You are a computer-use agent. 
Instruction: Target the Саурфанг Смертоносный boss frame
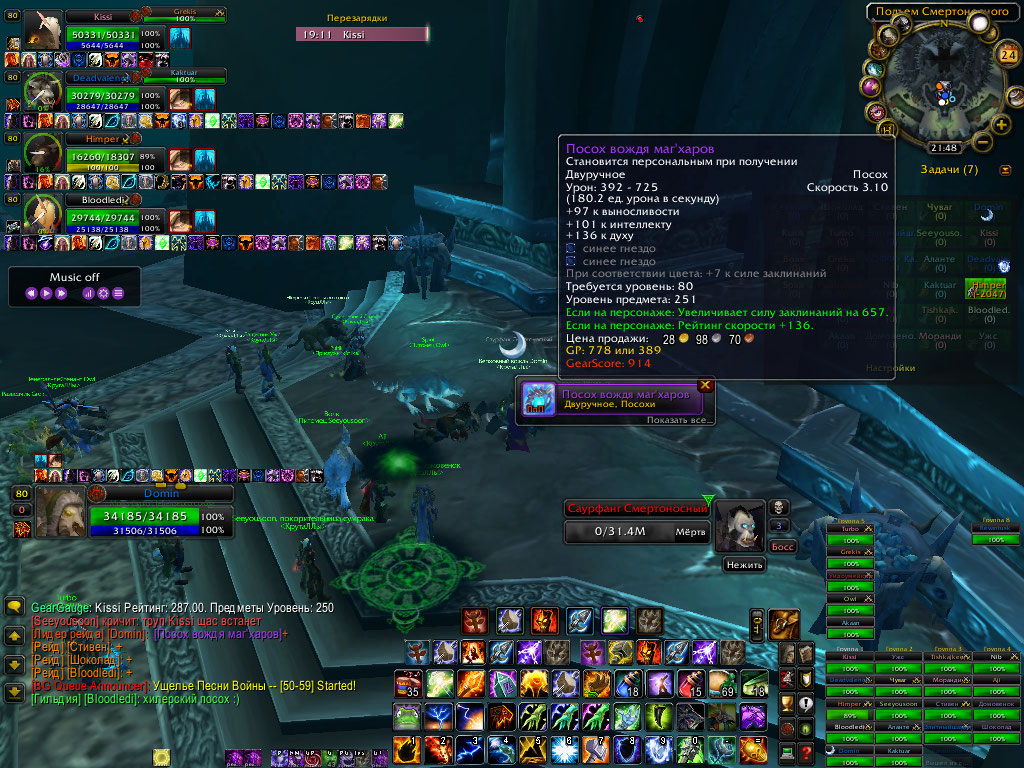[x=636, y=520]
